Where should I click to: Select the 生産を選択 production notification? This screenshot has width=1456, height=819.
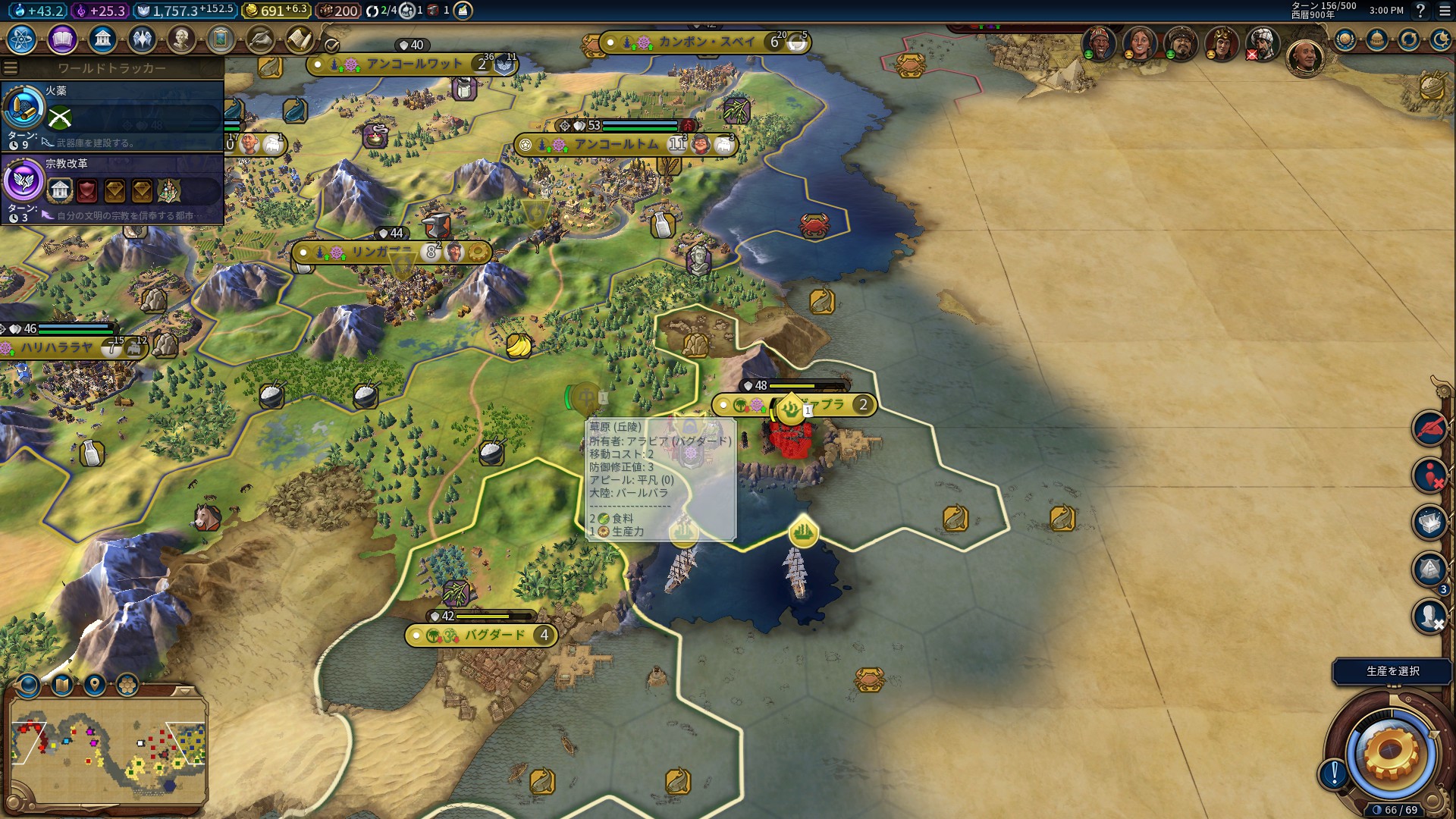tap(1392, 671)
